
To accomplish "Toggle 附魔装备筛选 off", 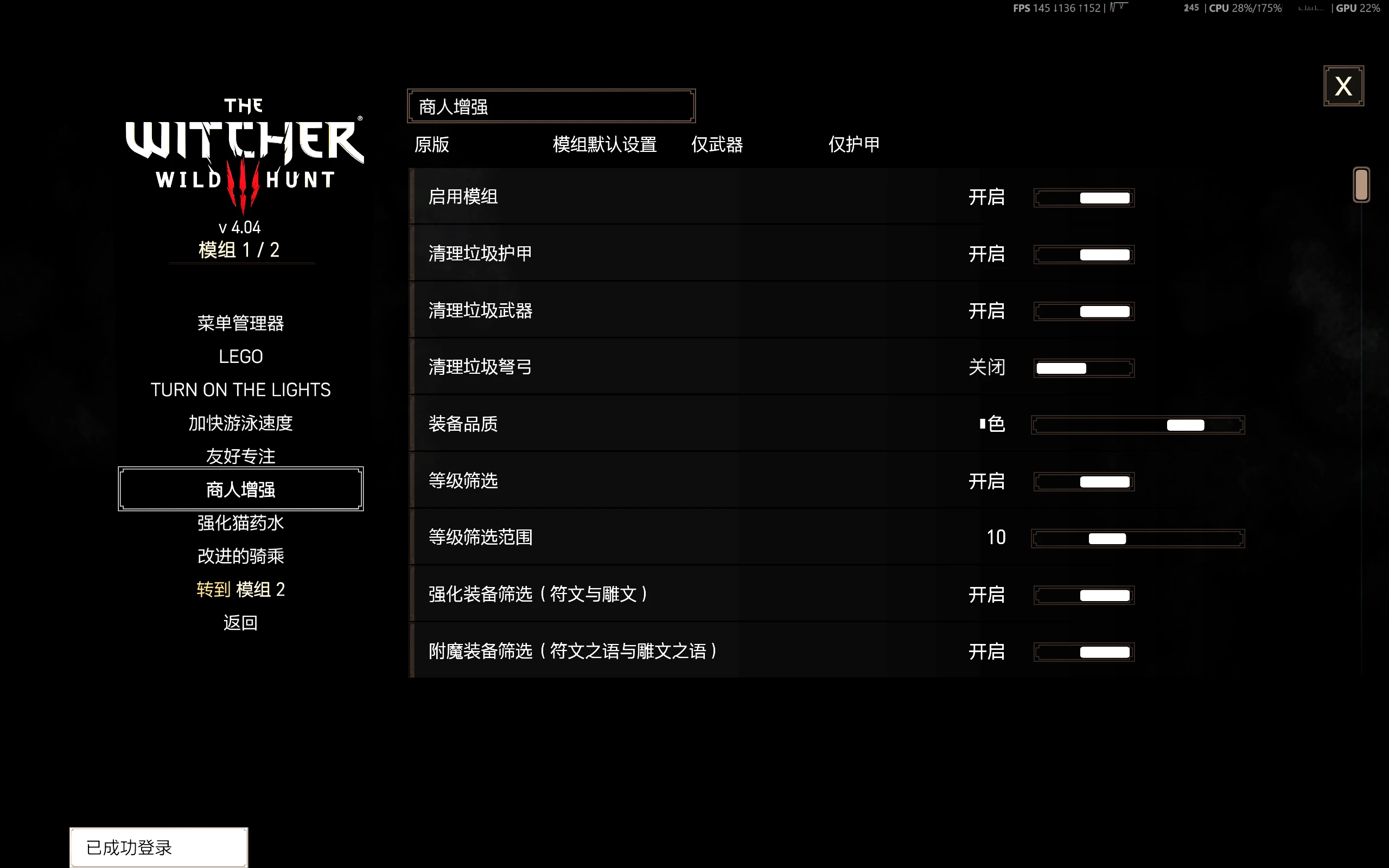I will (x=1083, y=652).
